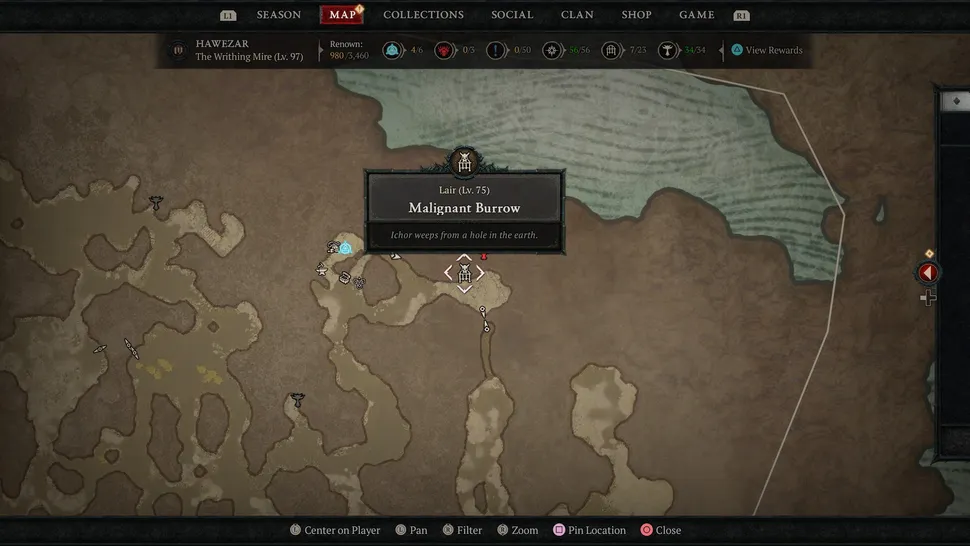The image size is (970, 546).
Task: Select the areas discovered renown icon
Action: click(x=551, y=50)
